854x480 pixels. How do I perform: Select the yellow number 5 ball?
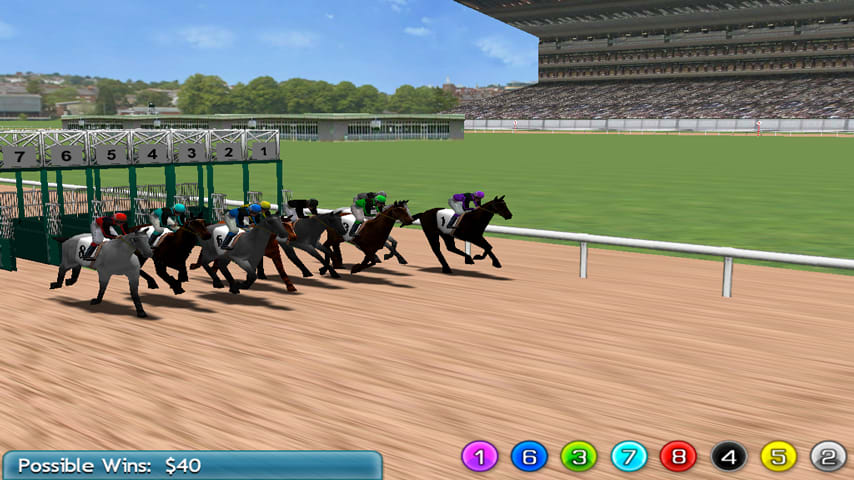(x=778, y=456)
